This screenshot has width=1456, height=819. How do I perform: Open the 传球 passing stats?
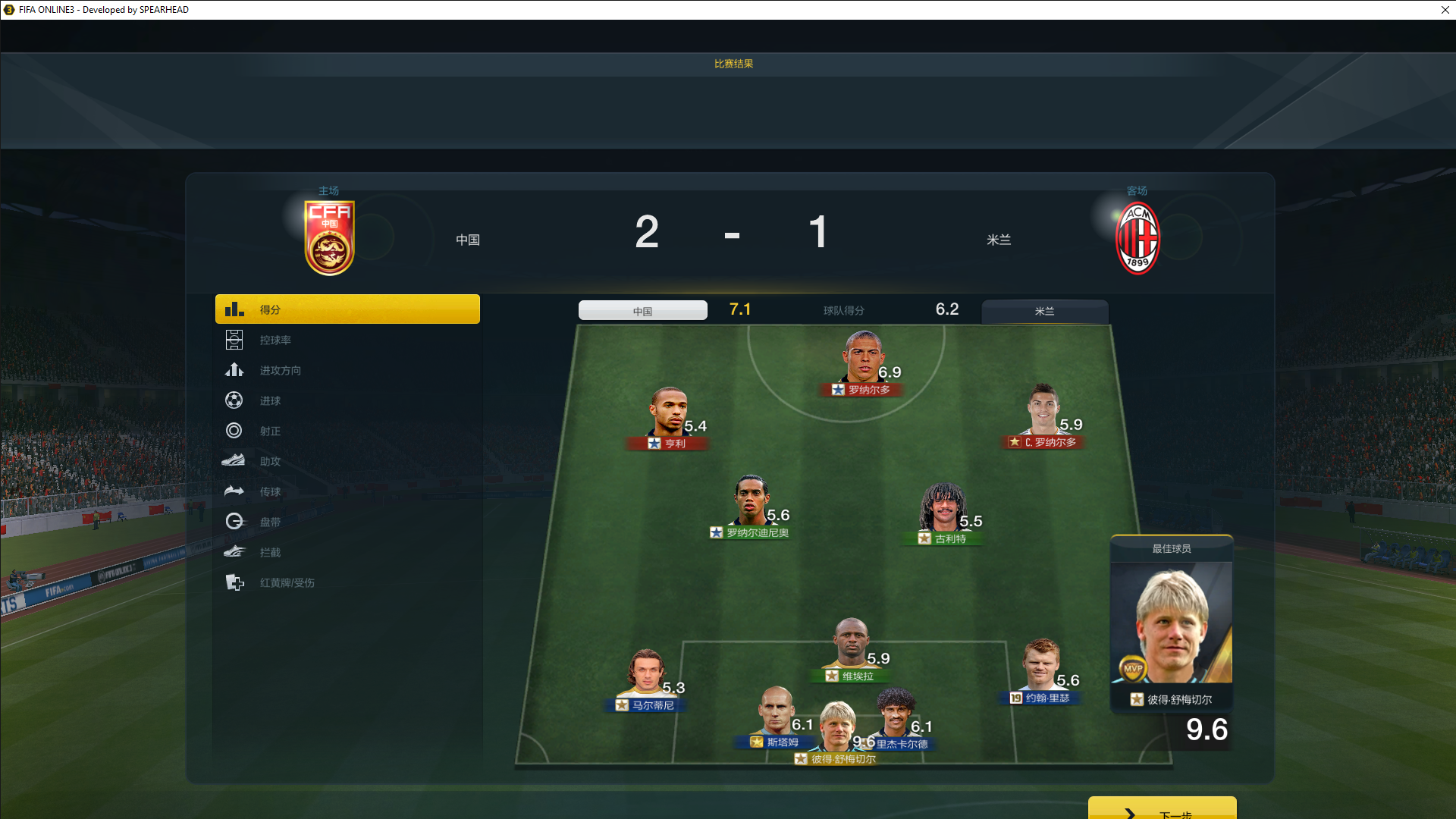[270, 492]
